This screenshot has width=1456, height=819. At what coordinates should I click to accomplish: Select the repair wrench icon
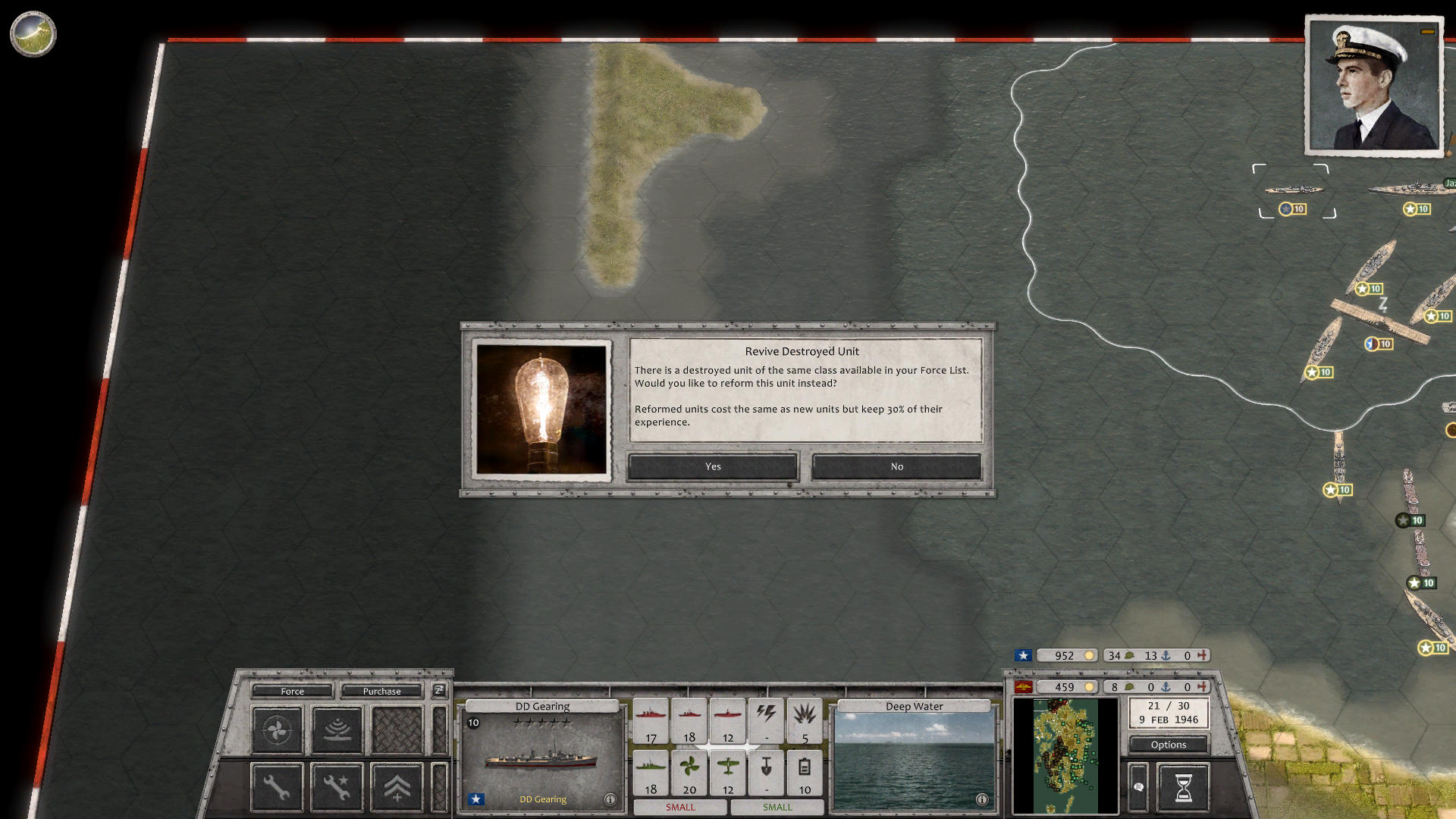click(276, 786)
